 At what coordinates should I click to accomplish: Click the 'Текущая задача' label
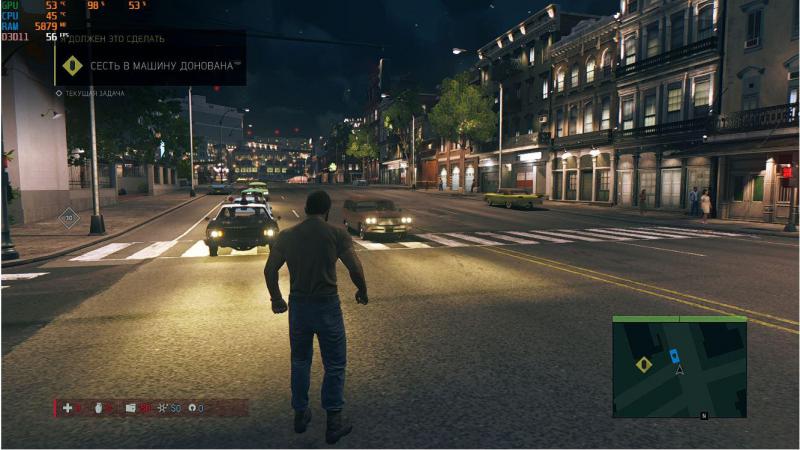[x=94, y=92]
